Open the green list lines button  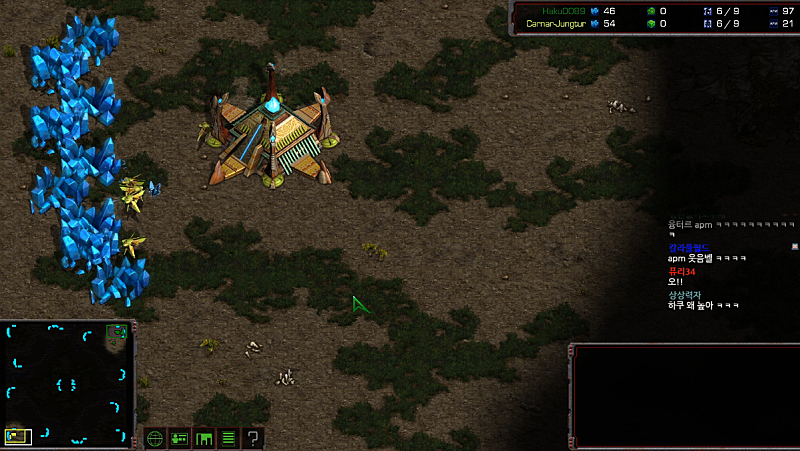pos(229,438)
